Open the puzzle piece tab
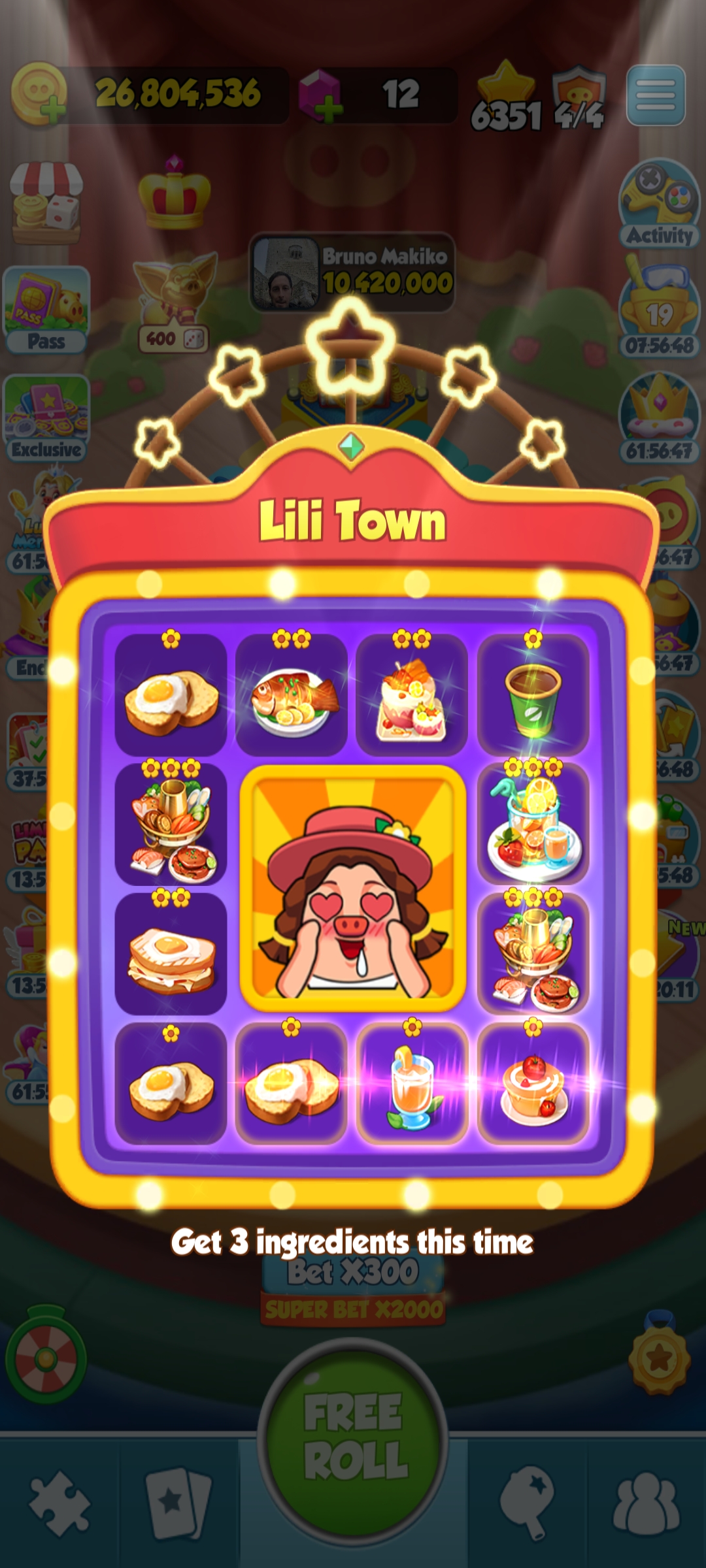This screenshot has height=1568, width=706. coord(59,1503)
